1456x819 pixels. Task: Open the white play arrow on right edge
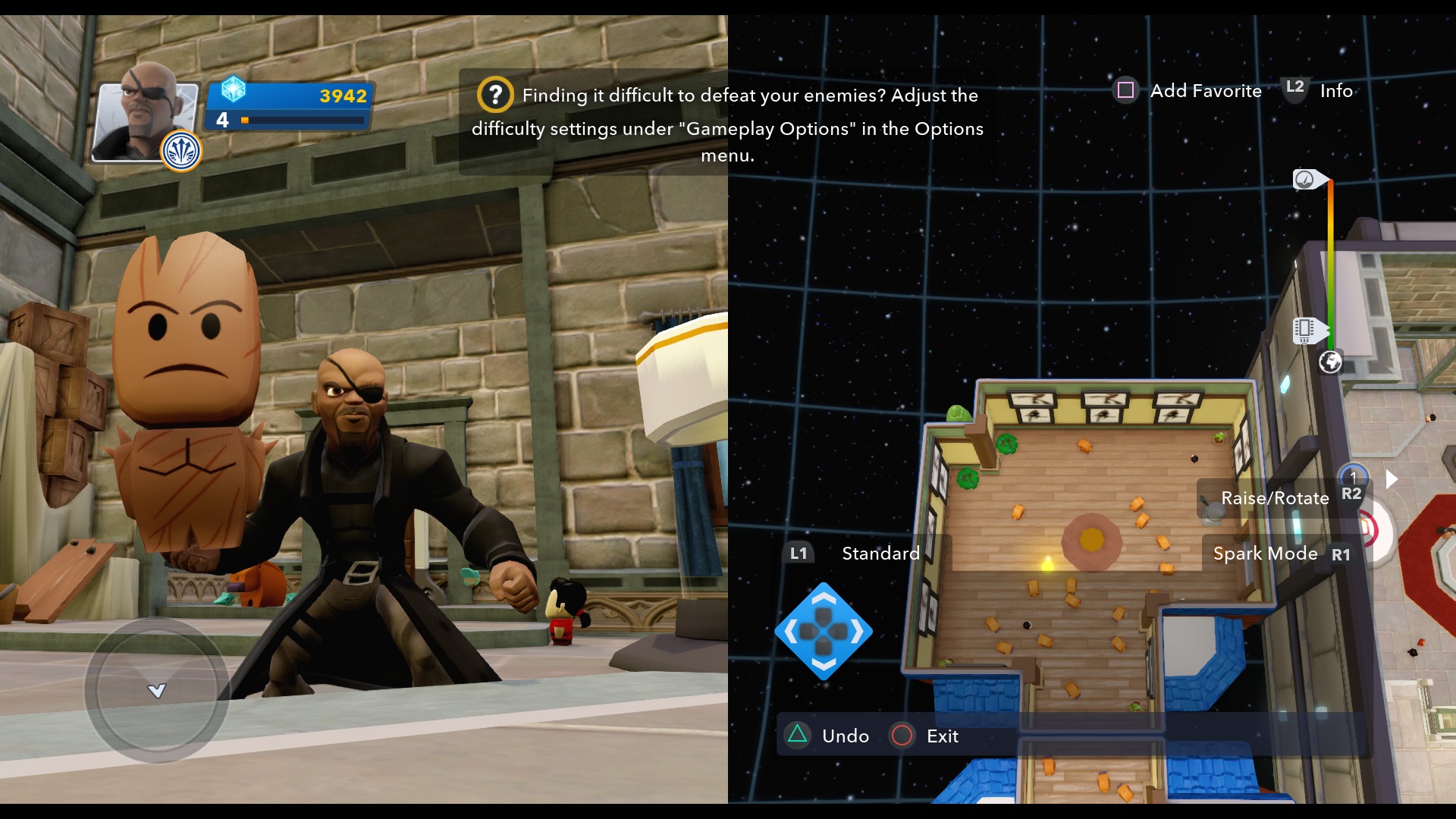click(x=1392, y=479)
